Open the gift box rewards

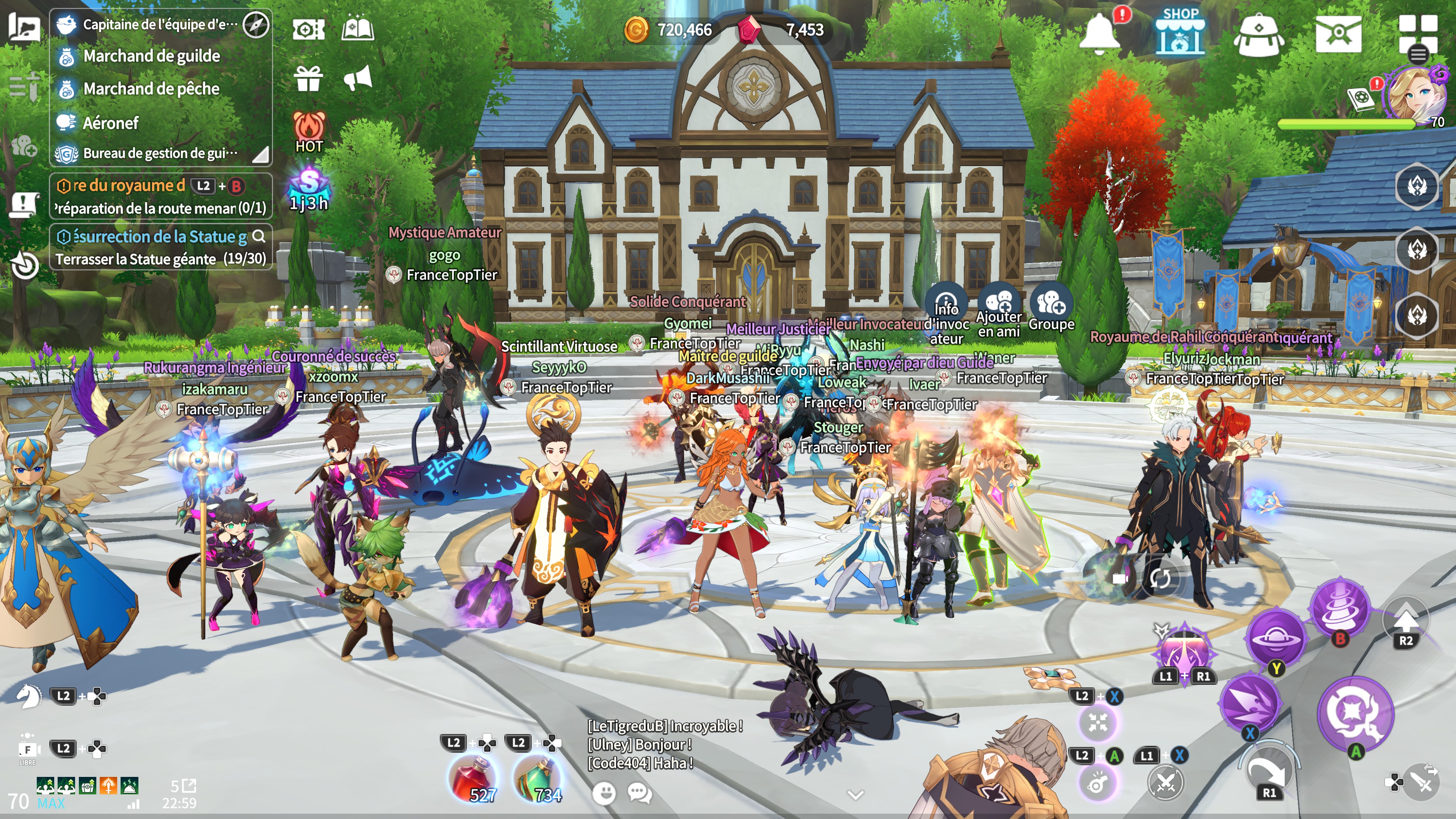coord(309,78)
